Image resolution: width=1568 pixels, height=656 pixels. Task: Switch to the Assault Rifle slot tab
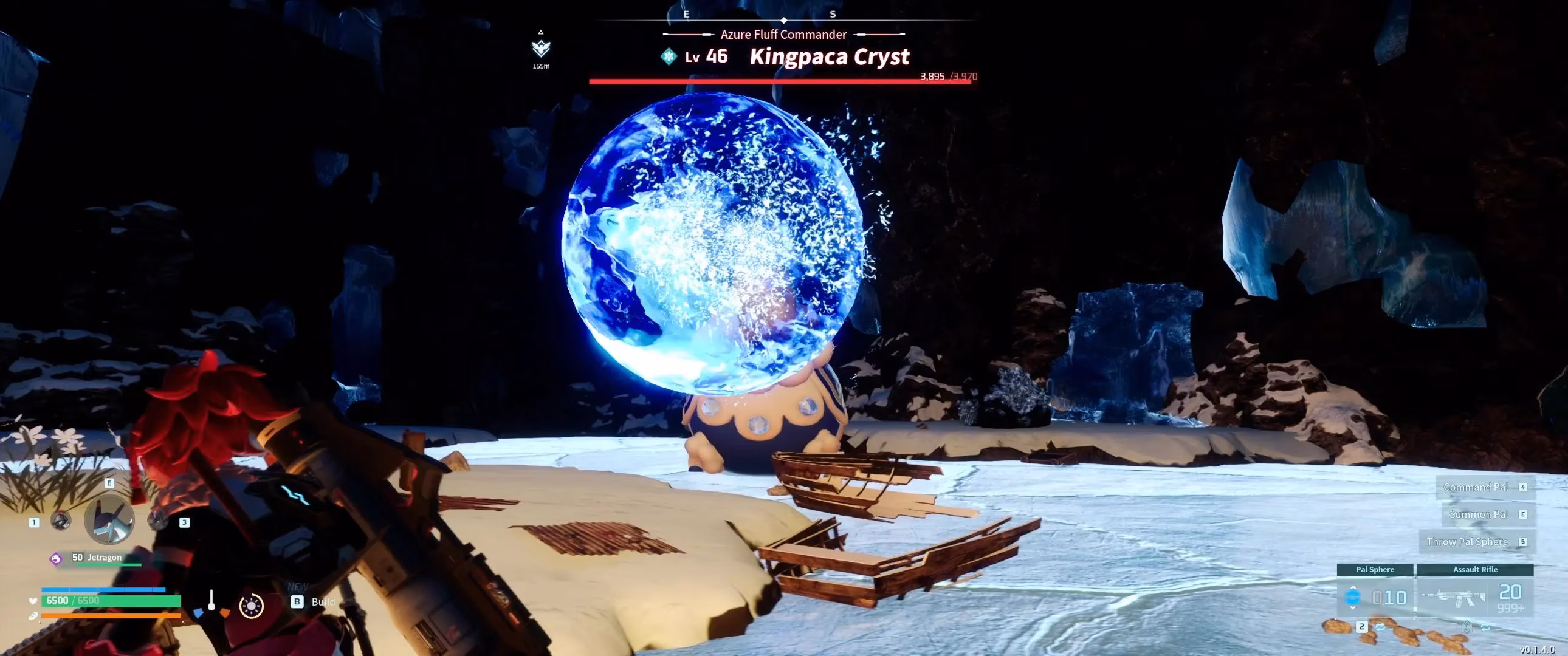click(x=1475, y=570)
